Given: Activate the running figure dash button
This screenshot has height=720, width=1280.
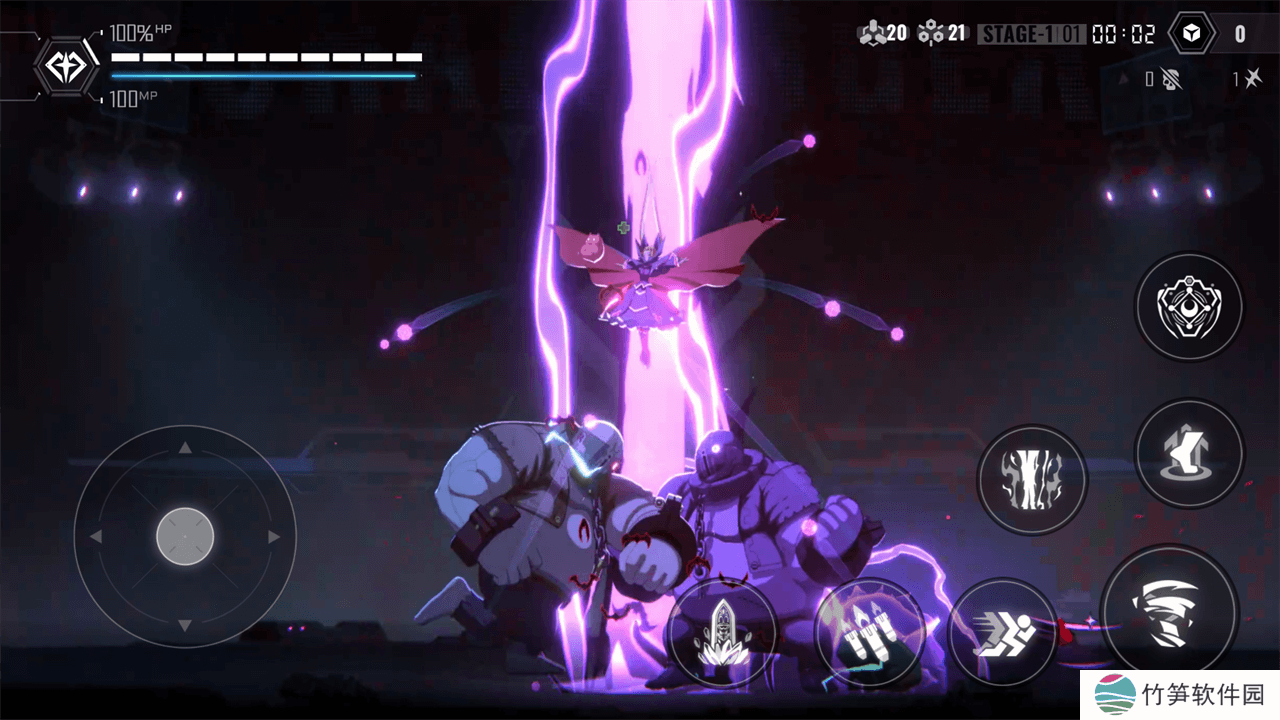Looking at the screenshot, I should (x=1002, y=632).
